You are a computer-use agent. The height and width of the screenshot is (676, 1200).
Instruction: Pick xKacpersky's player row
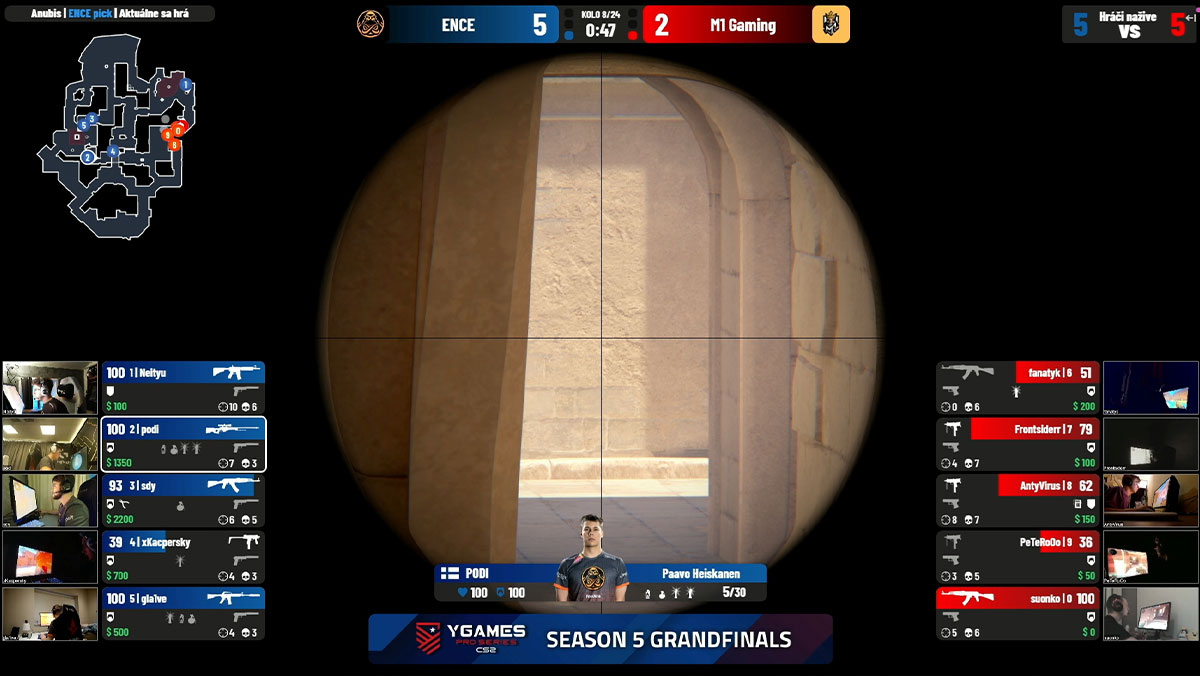click(x=183, y=557)
